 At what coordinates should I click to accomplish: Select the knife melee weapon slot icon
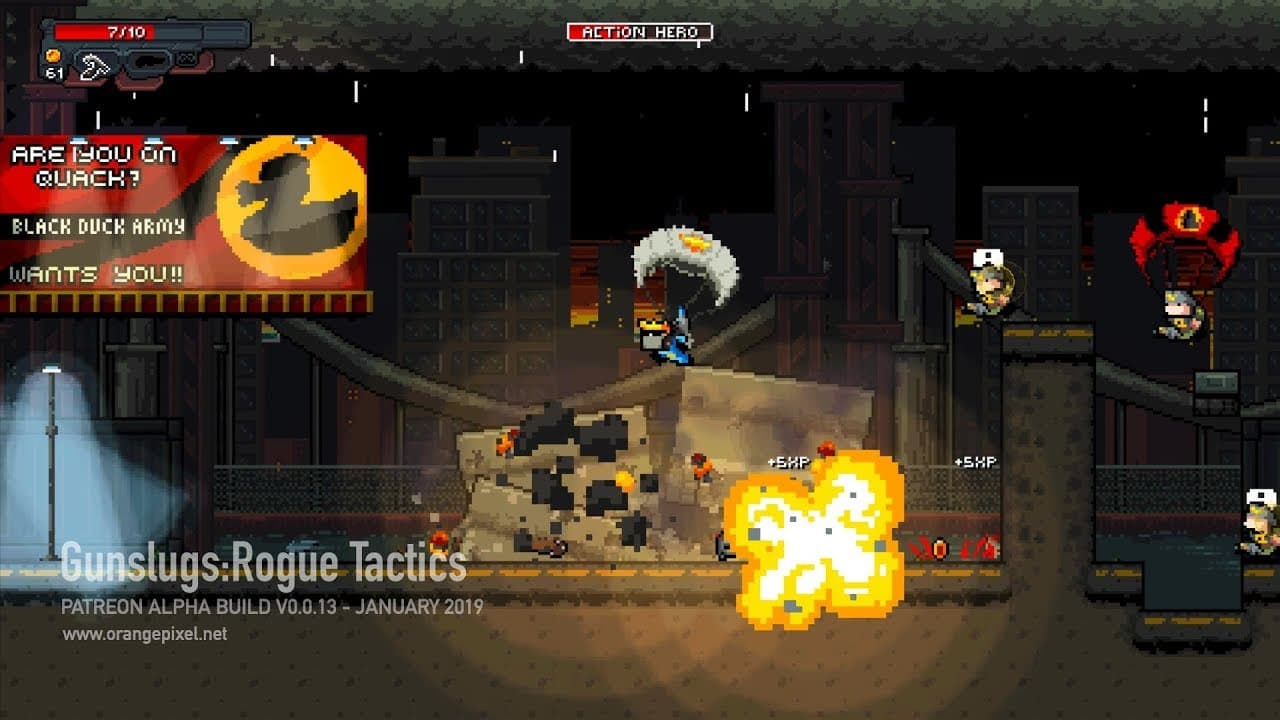point(95,62)
